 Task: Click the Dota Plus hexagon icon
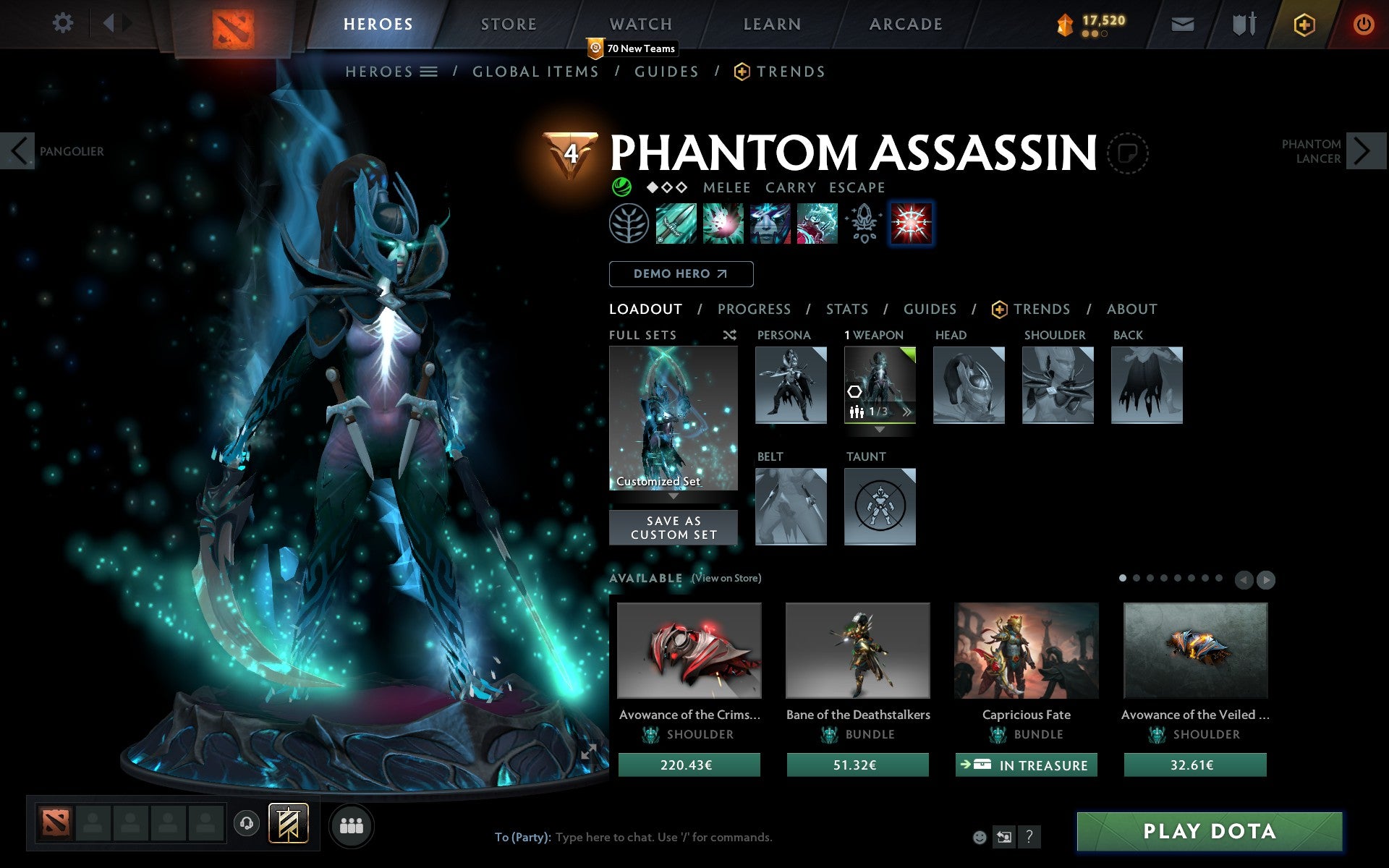click(x=1304, y=23)
